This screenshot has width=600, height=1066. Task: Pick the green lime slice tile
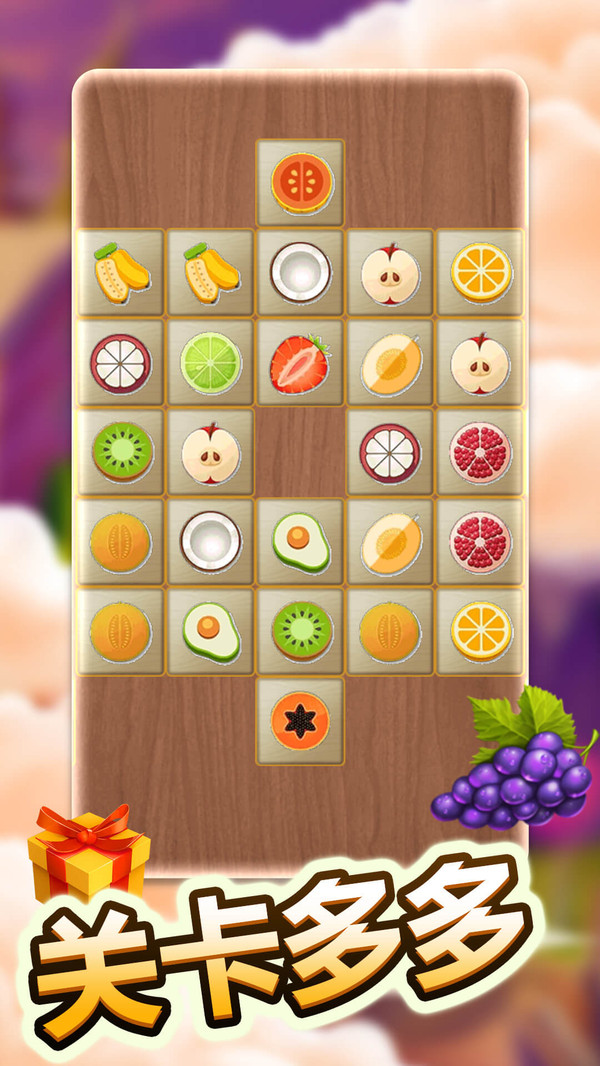click(210, 362)
